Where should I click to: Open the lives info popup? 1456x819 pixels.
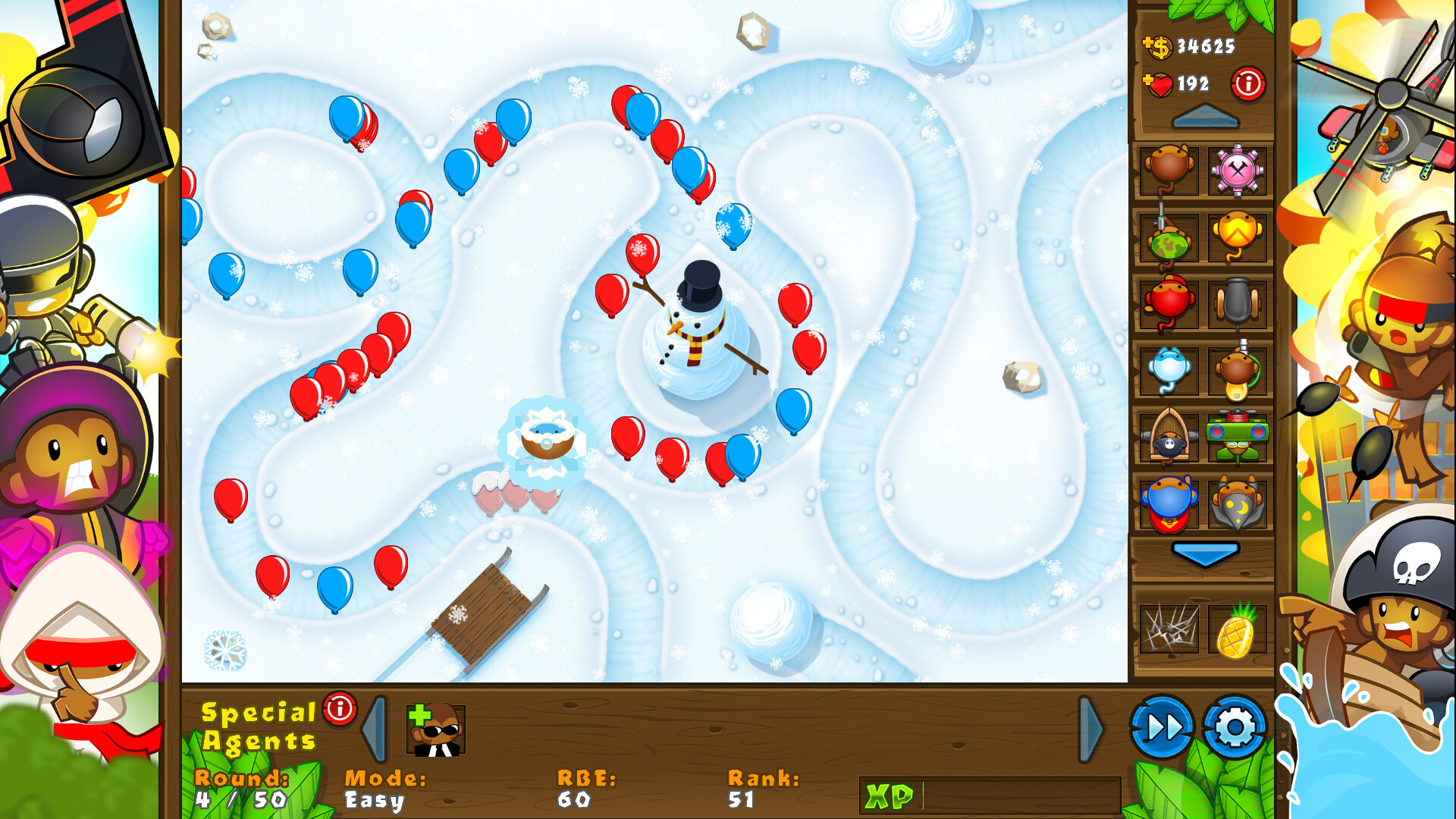point(1248,84)
